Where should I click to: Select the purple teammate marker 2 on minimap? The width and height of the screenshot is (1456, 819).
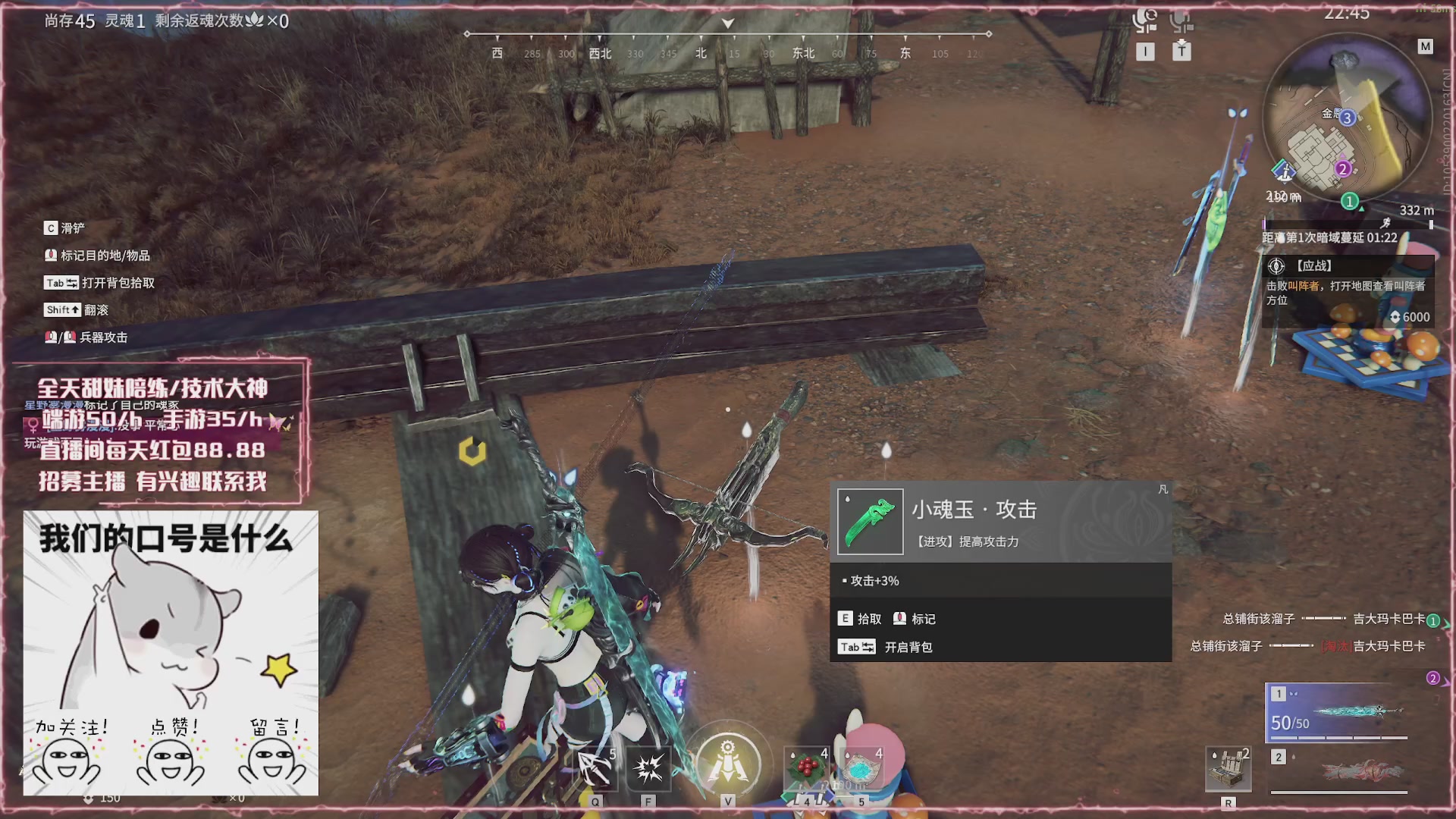[x=1343, y=168]
